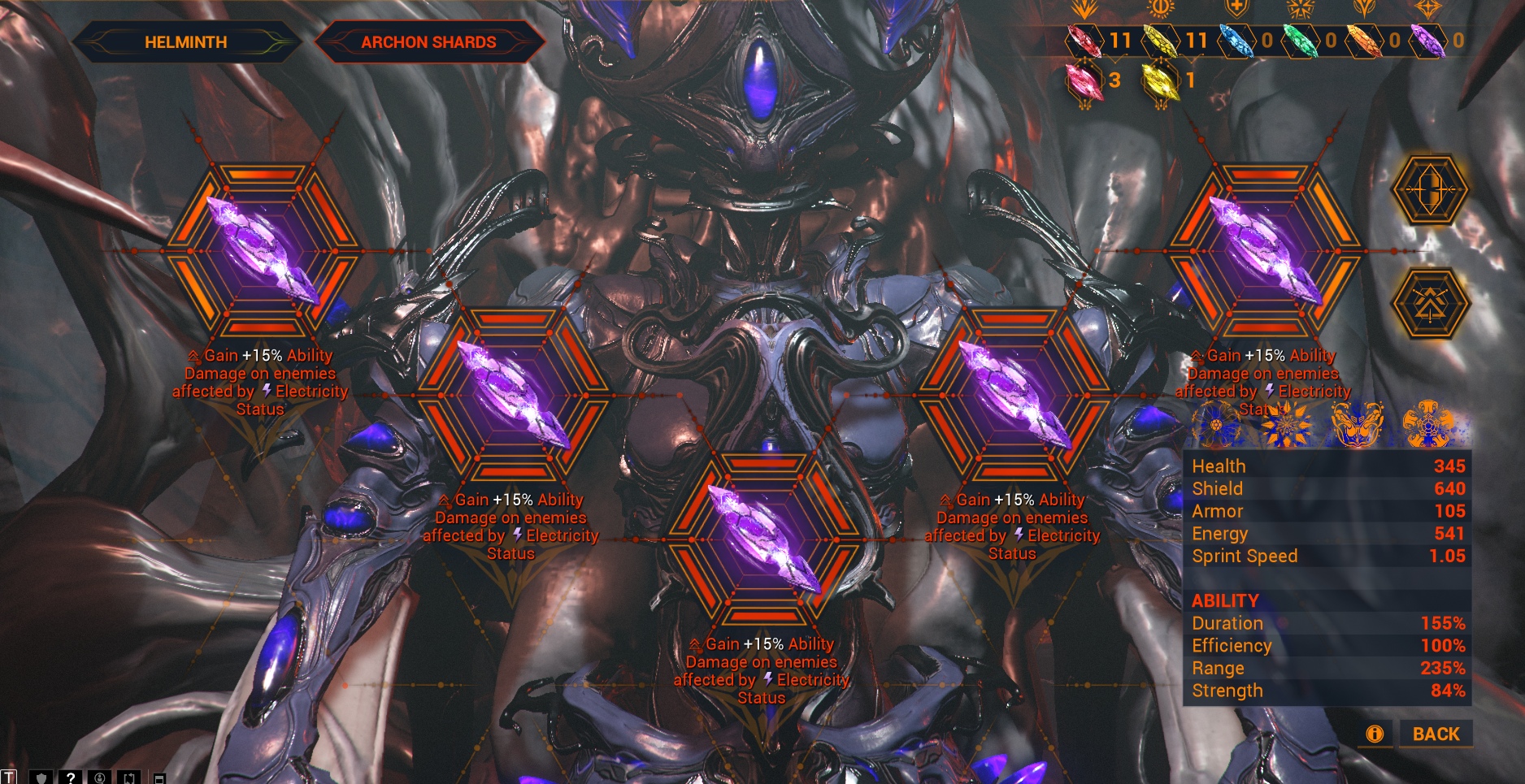Click the T chat button

[x=9, y=778]
